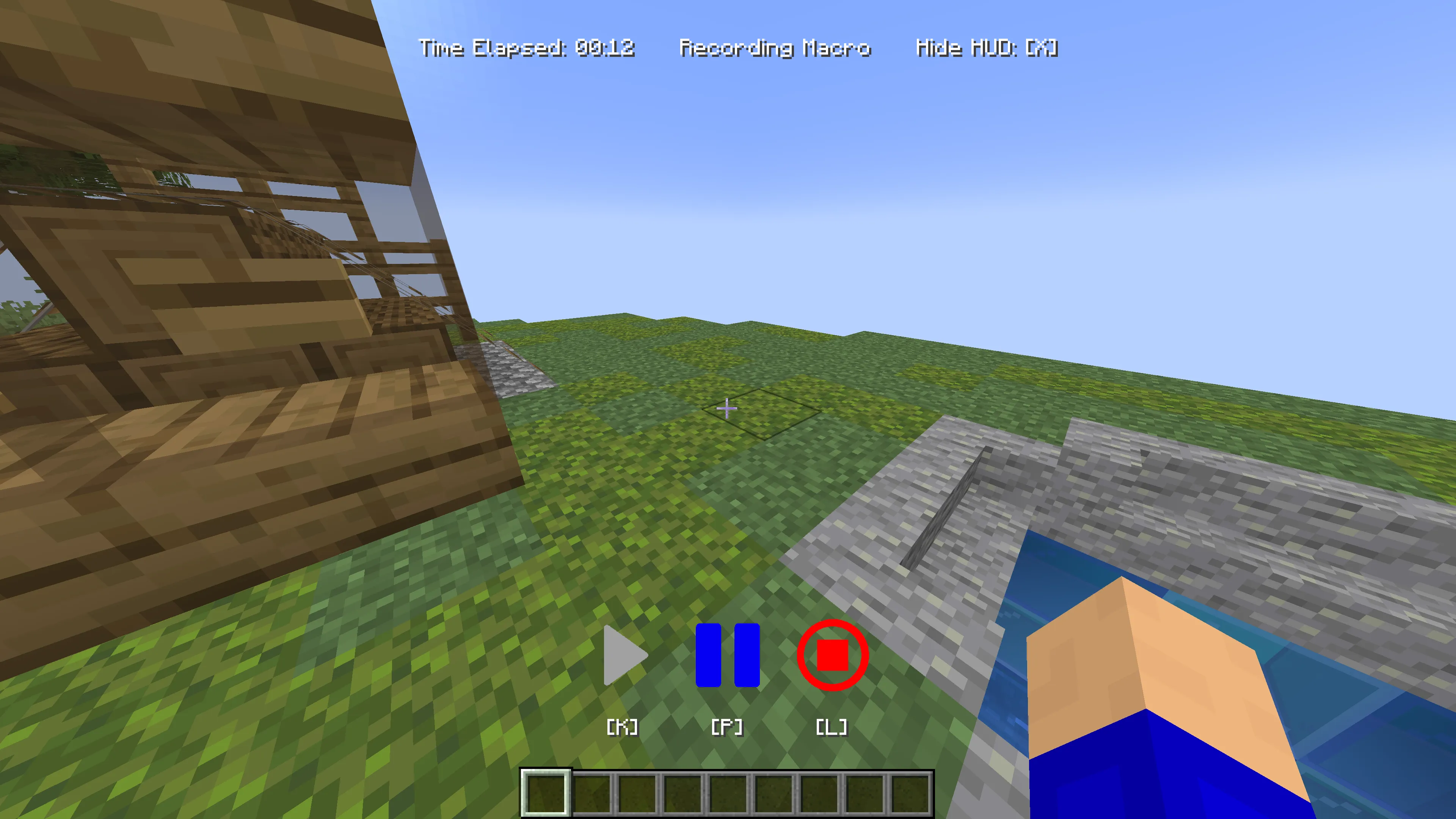Click the Time Elapsed 00:12 counter
This screenshot has width=1456, height=819.
527,48
